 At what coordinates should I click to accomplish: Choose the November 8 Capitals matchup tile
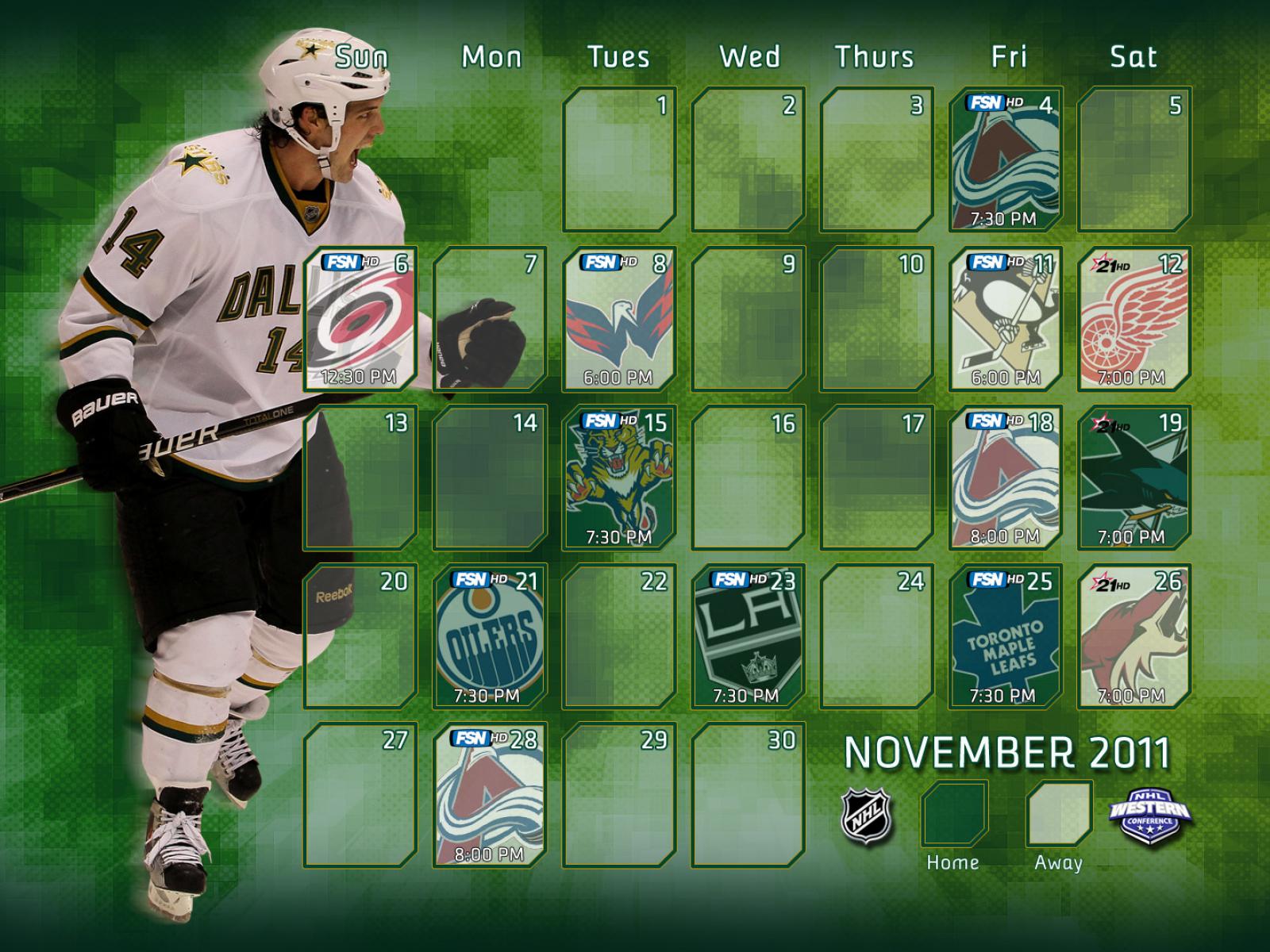coord(619,319)
